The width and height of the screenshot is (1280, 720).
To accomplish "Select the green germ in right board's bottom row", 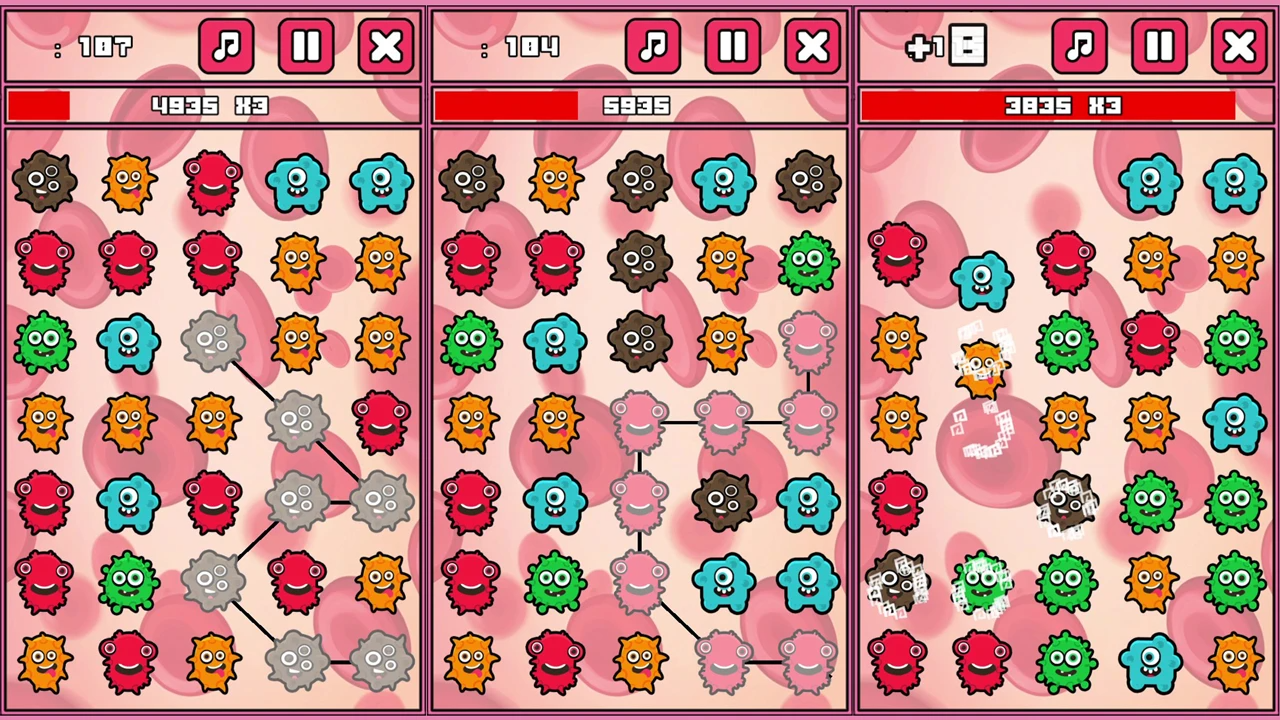I will tap(1065, 660).
